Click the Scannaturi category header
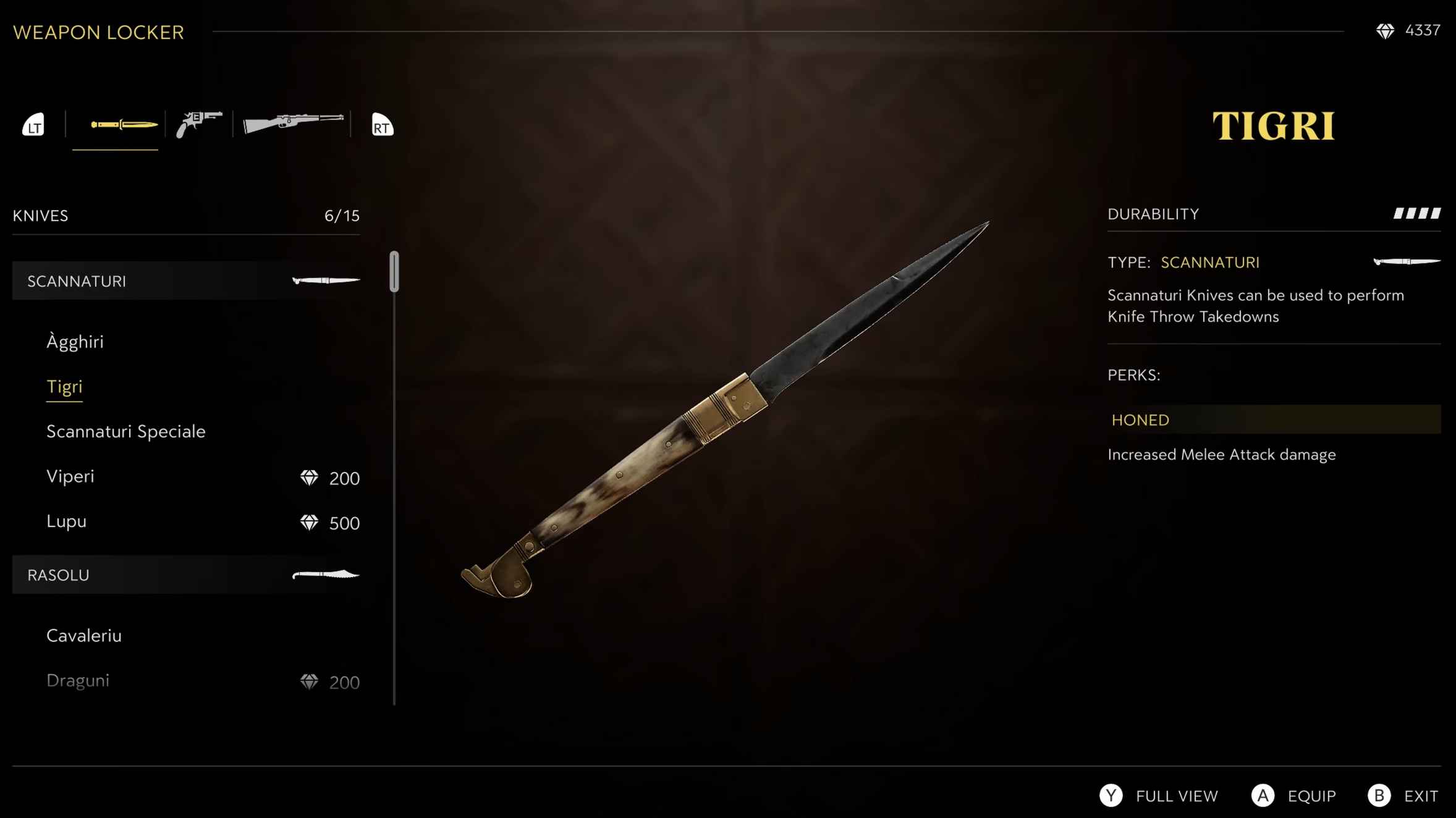Image resolution: width=1456 pixels, height=818 pixels. pos(185,281)
